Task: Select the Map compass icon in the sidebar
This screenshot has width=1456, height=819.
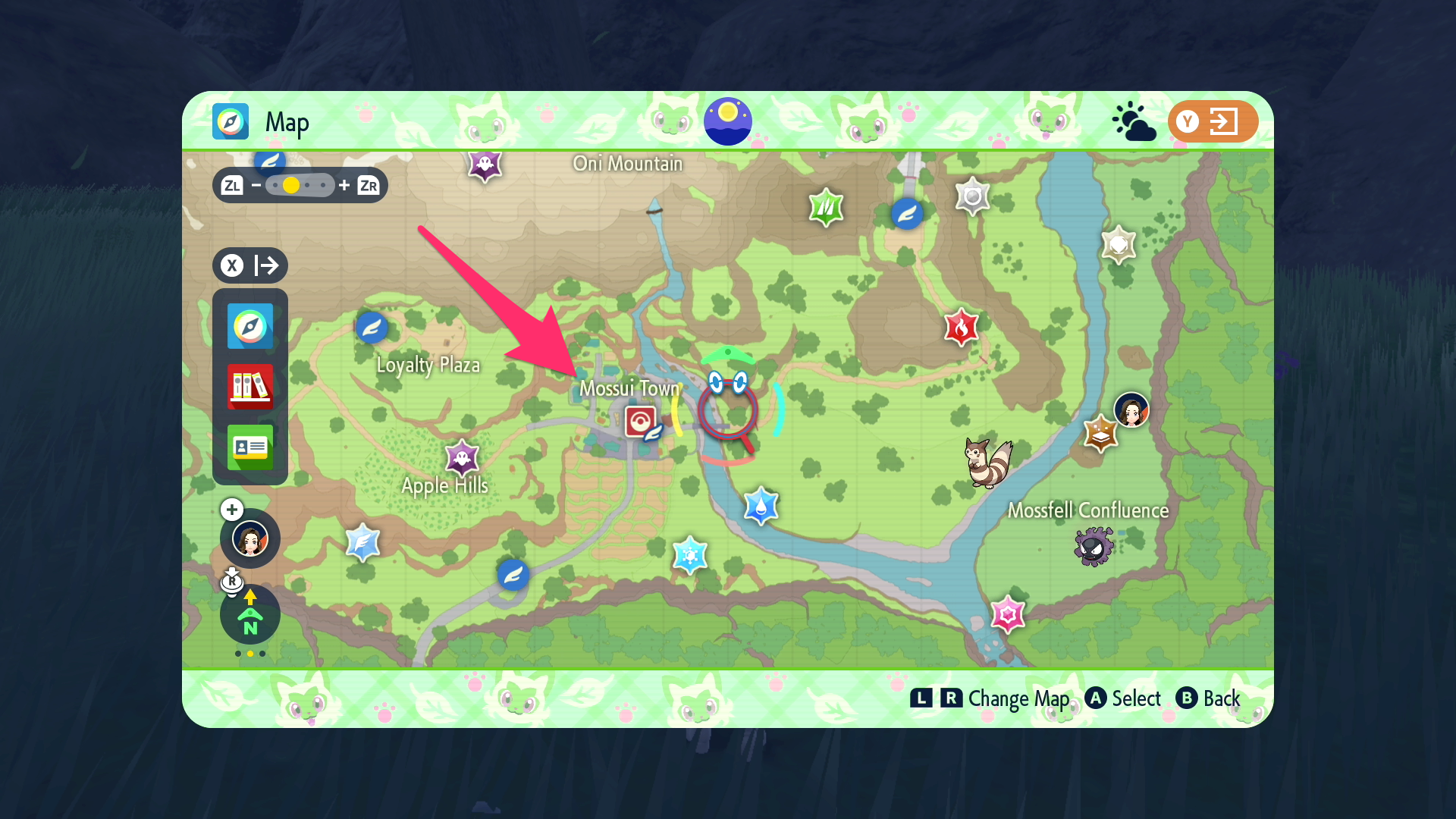Action: pyautogui.click(x=250, y=327)
